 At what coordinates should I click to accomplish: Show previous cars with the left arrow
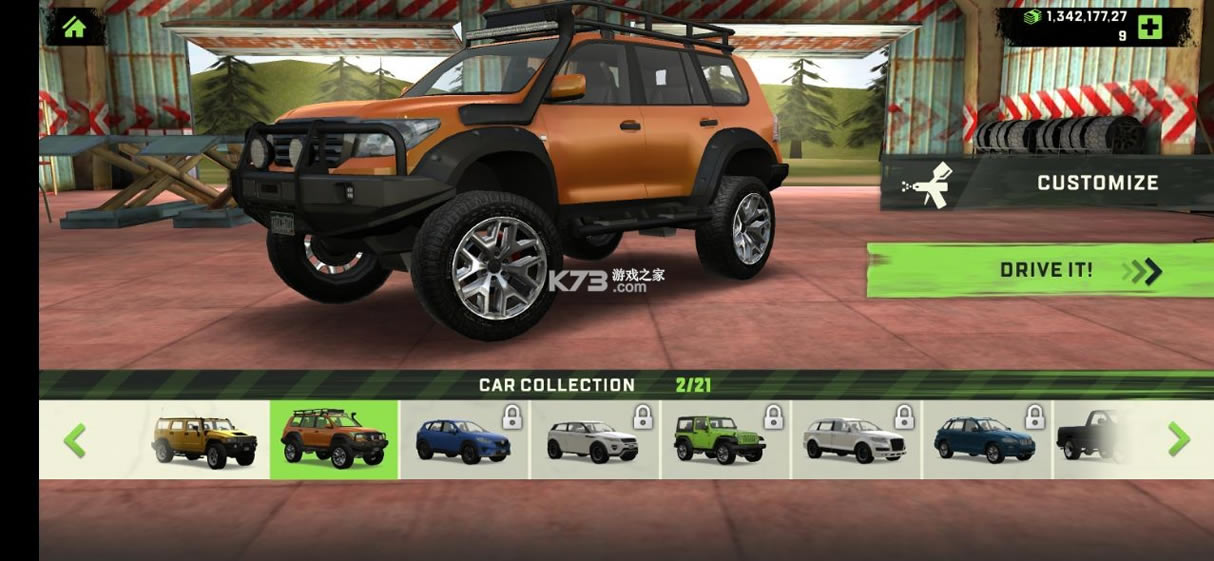[75, 440]
